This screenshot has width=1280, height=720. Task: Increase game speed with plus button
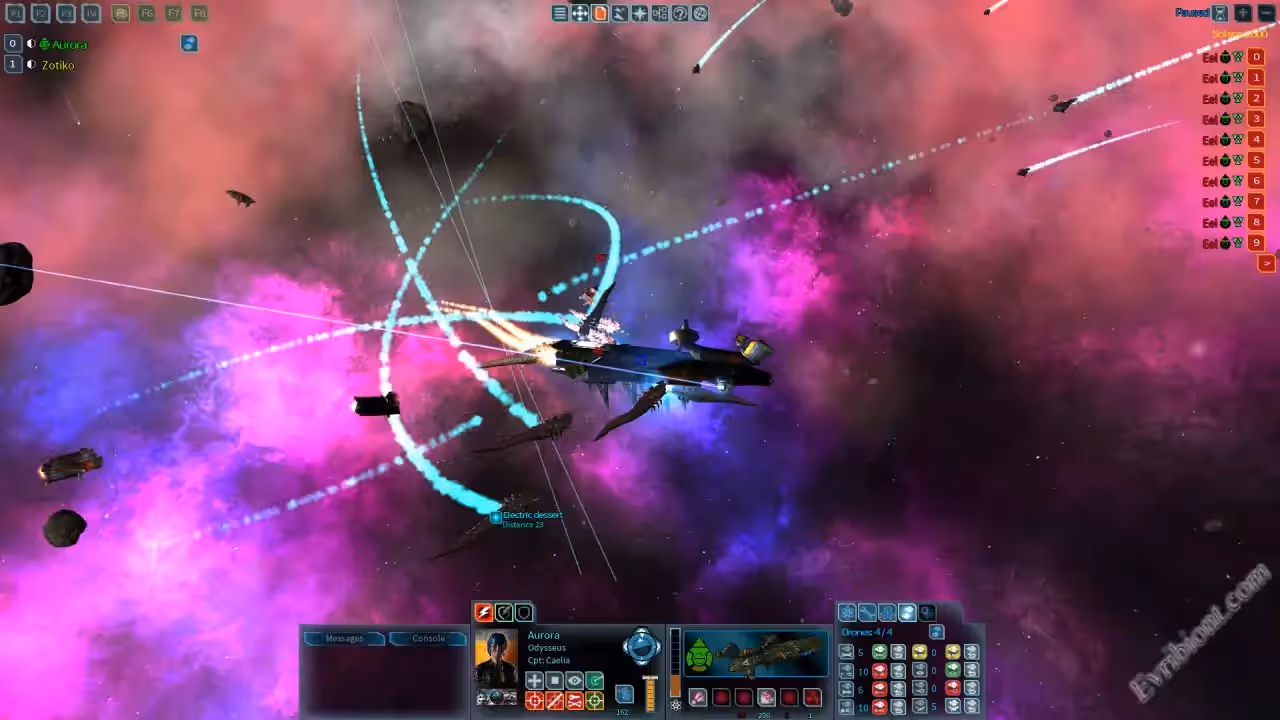[x=1243, y=13]
